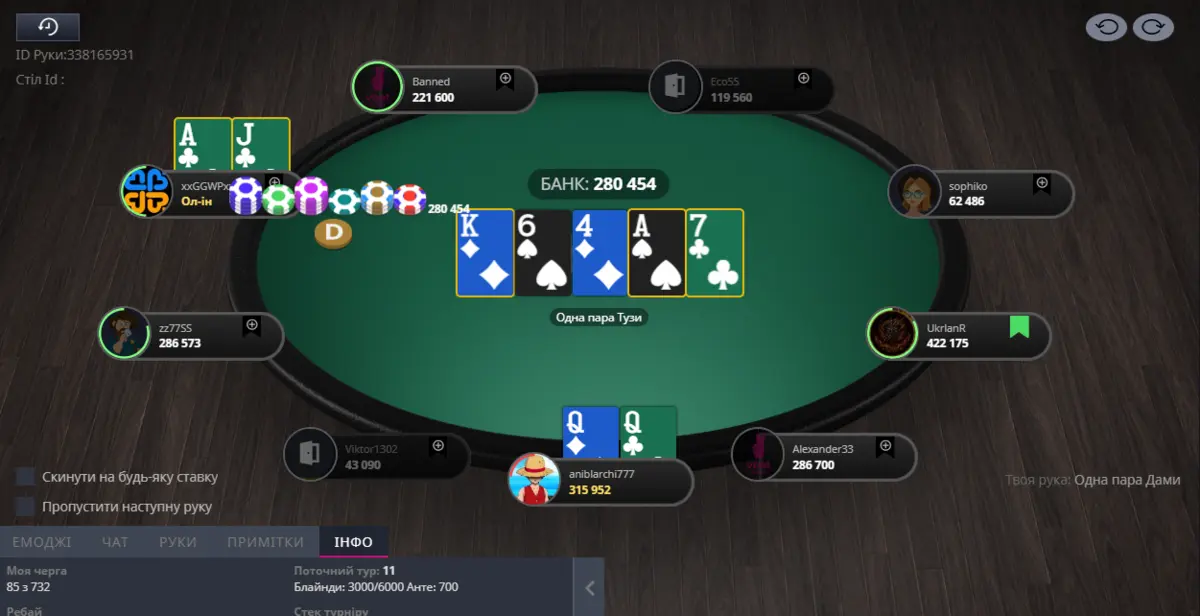Switch to the ЕМОДЖІ tab
The width and height of the screenshot is (1200, 616).
tap(41, 542)
